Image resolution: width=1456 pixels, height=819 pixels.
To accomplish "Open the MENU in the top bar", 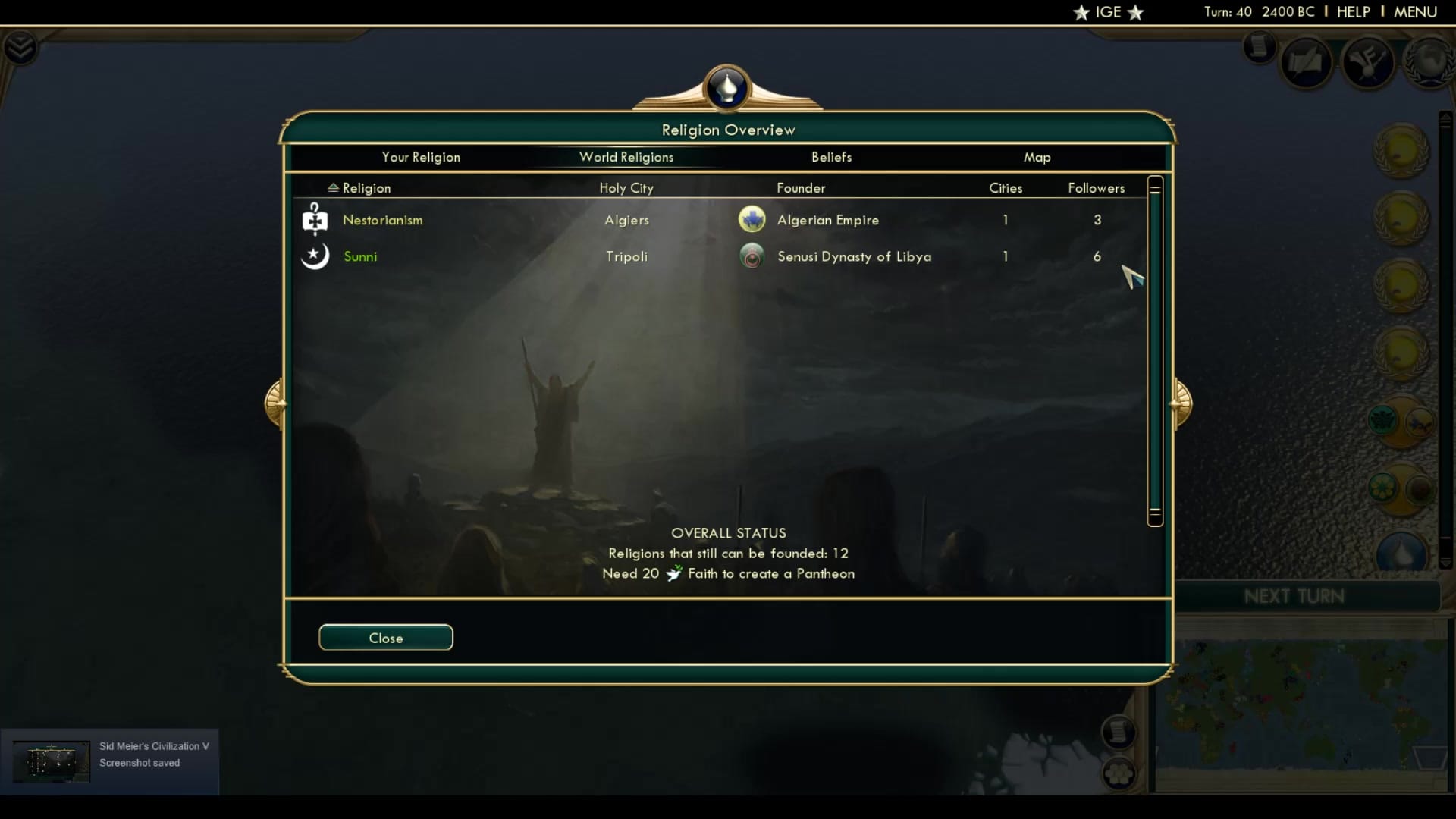I will pos(1417,12).
